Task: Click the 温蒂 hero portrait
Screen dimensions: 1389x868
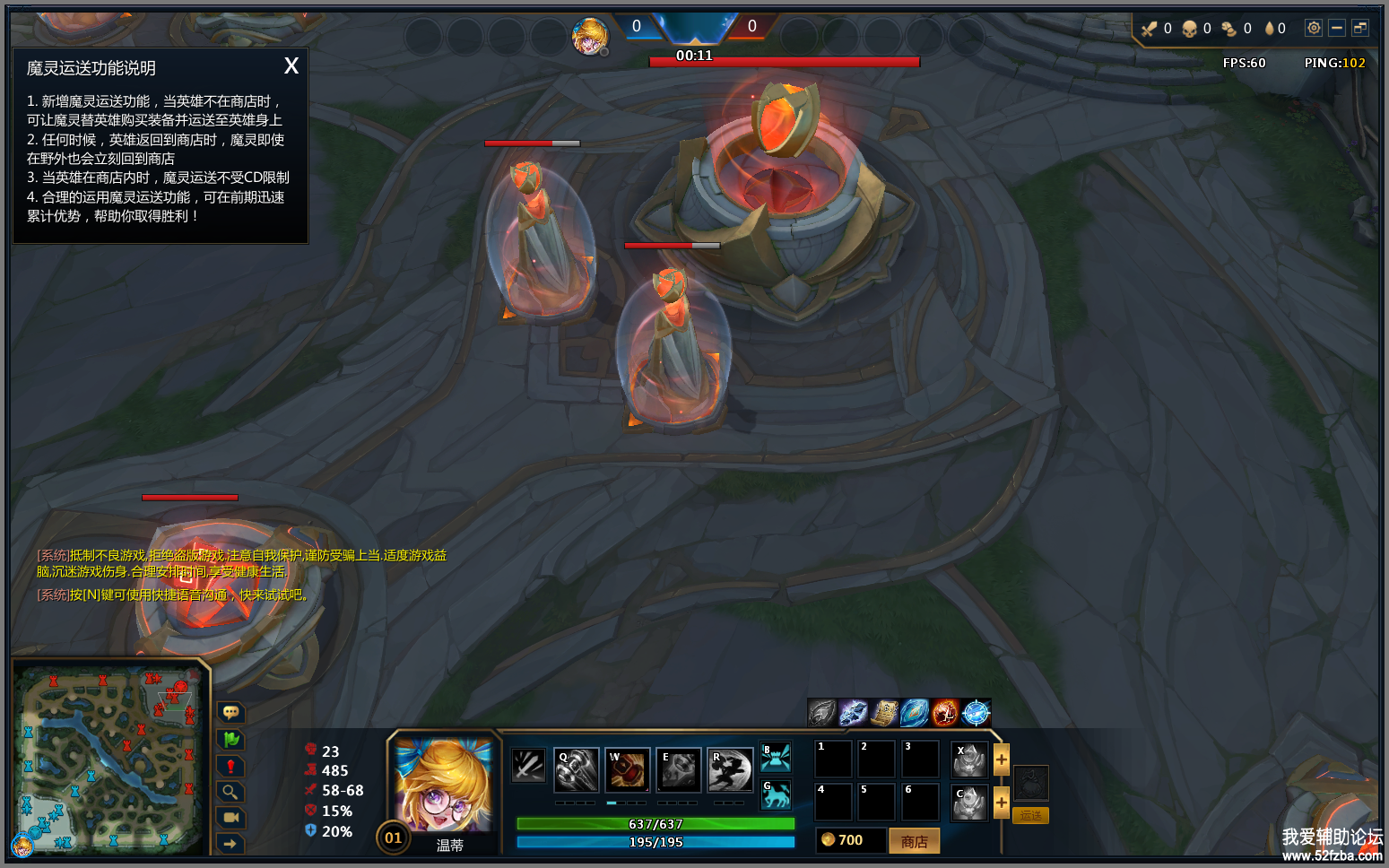Action: [x=443, y=785]
